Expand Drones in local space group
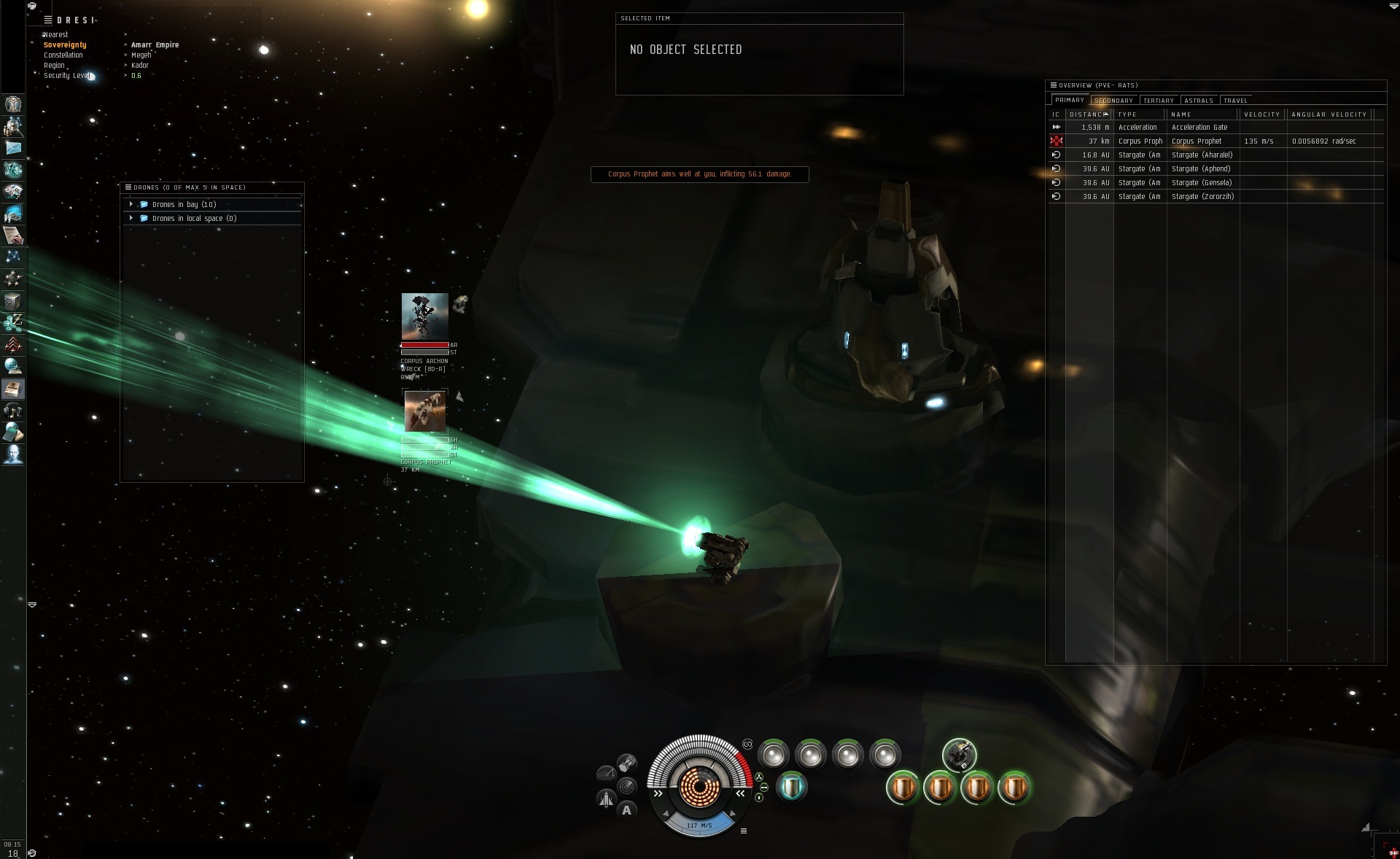Screen dimensions: 1400x859 pyautogui.click(x=131, y=219)
